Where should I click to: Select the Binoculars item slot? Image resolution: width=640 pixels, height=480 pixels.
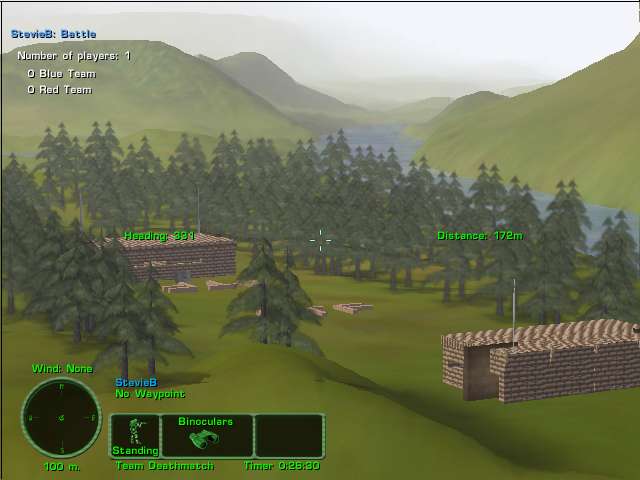205,436
